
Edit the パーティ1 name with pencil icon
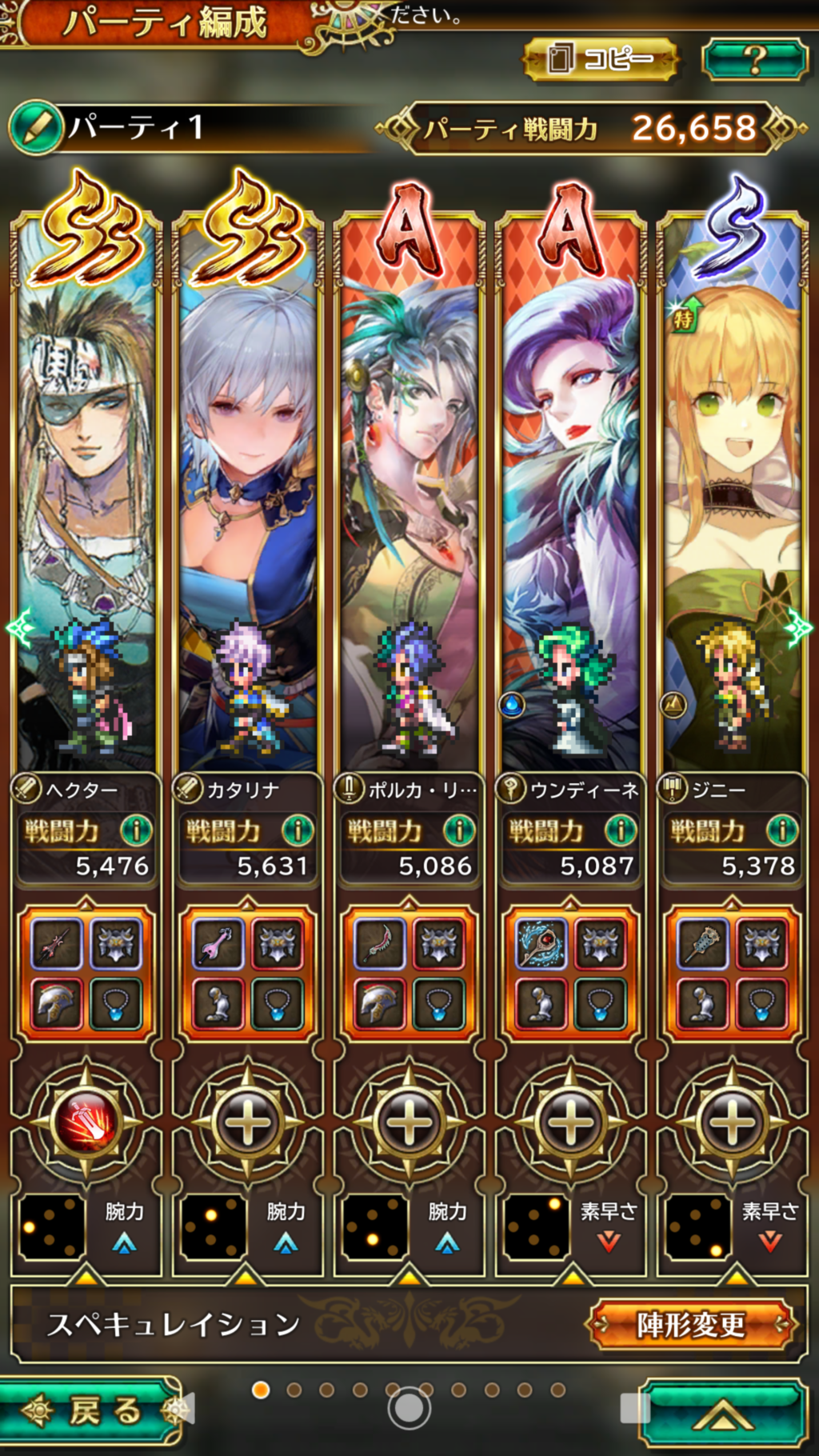coord(37,127)
